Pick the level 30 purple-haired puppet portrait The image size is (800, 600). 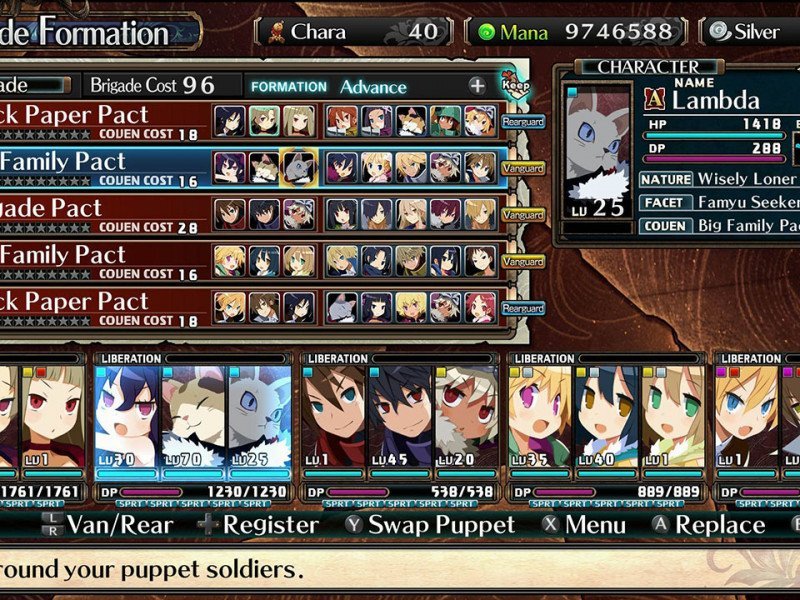pos(127,420)
